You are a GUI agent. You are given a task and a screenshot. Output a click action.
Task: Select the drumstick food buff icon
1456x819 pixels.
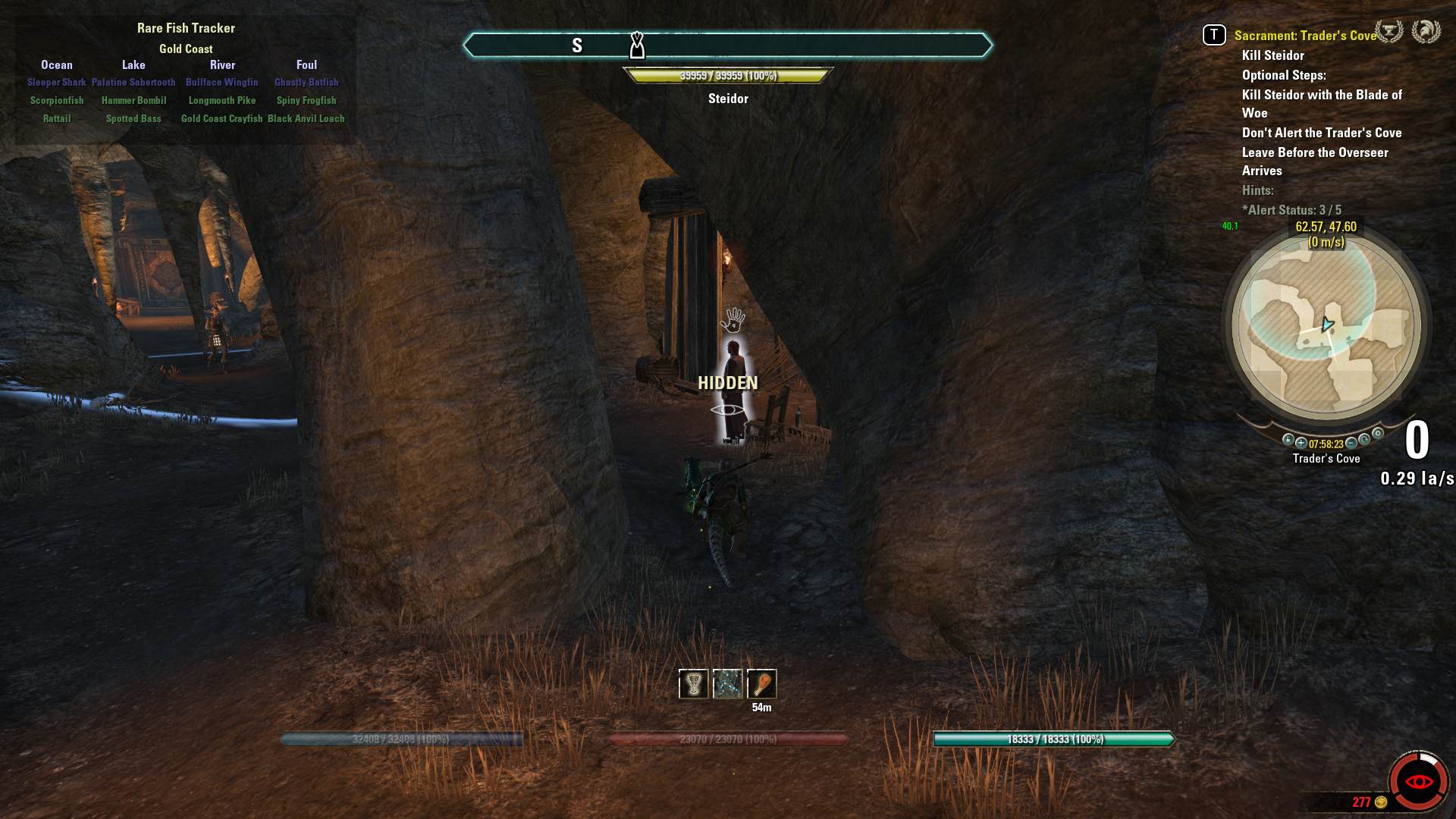(761, 684)
